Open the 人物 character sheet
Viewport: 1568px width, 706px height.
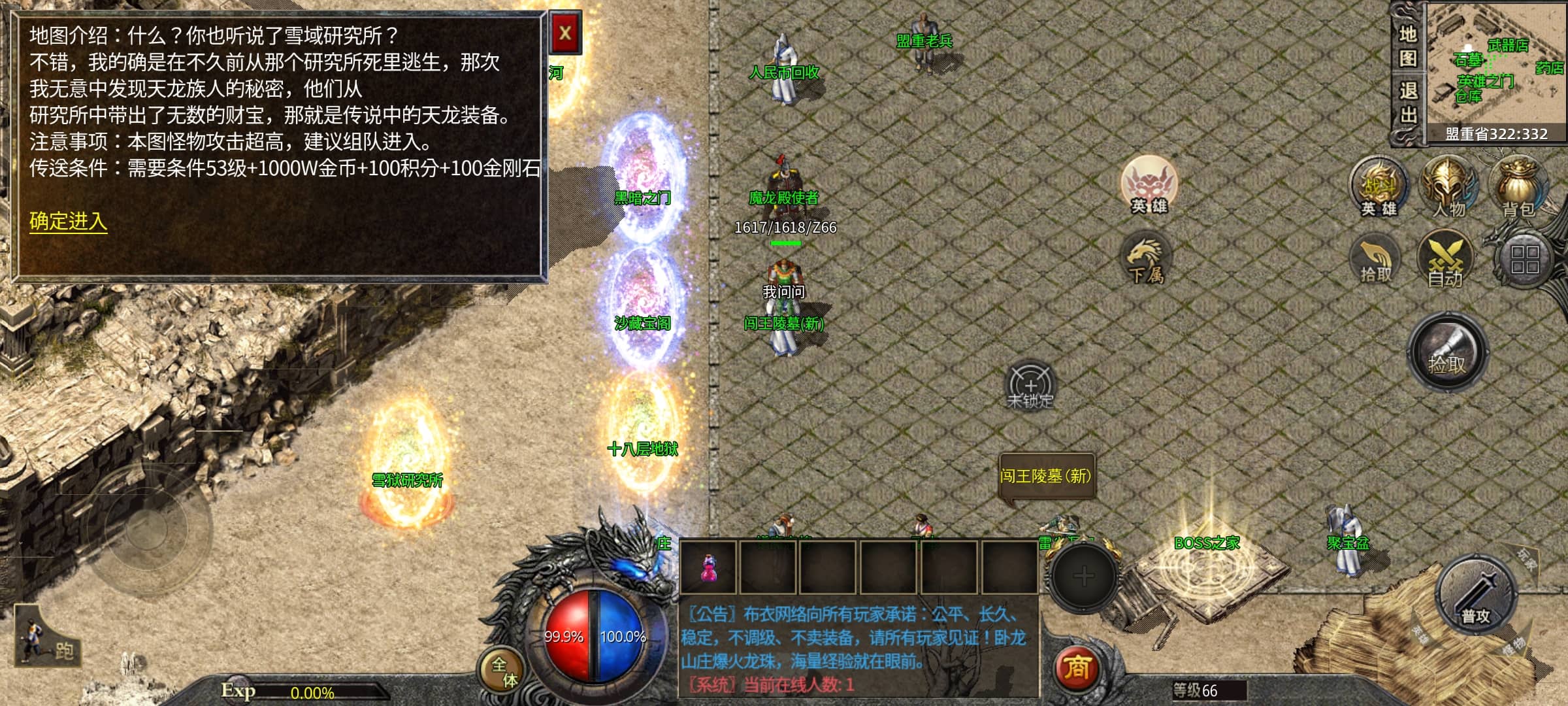coord(1448,188)
